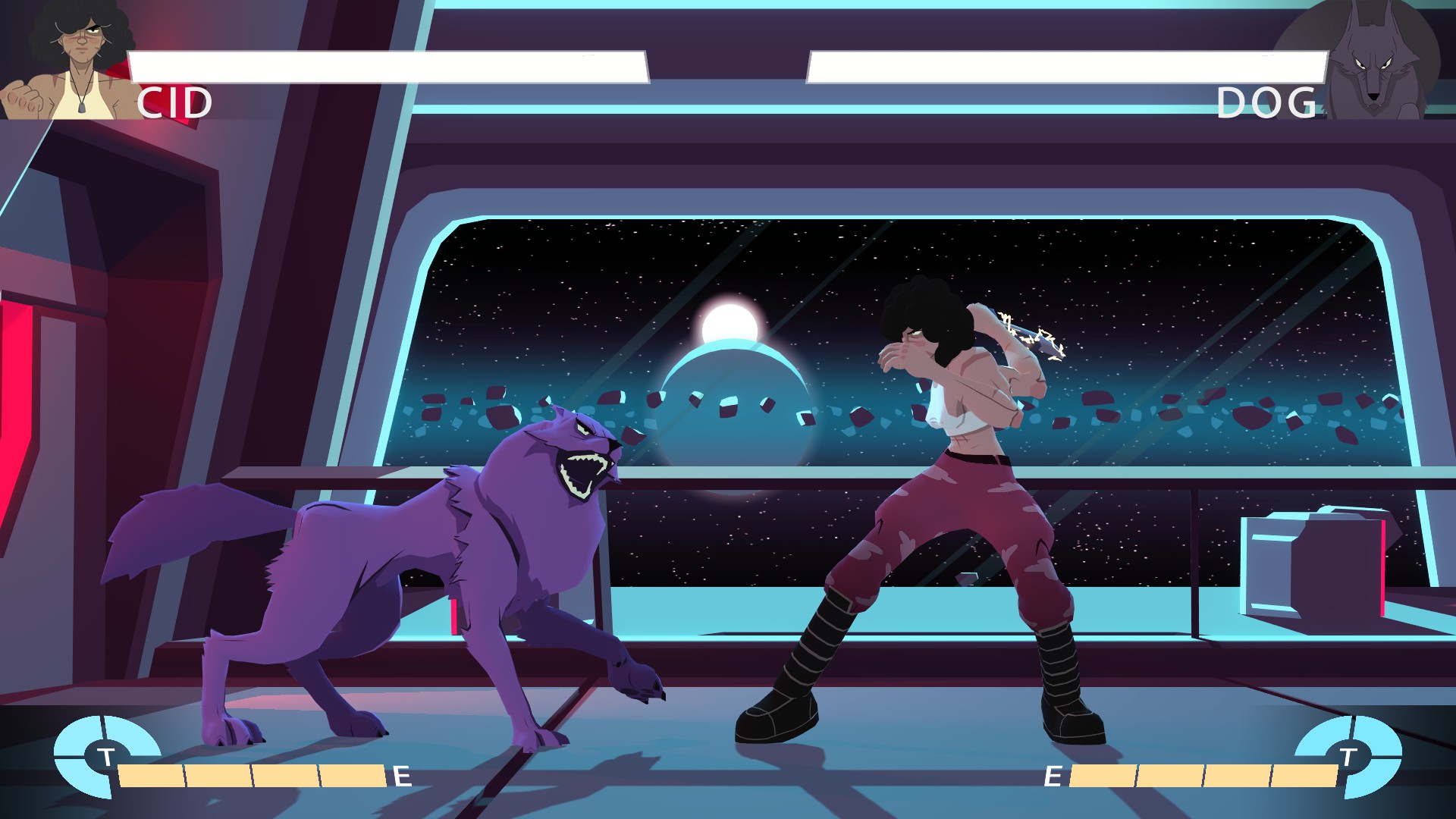This screenshot has height=819, width=1456.
Task: Click the T label inside the right gauge
Action: click(1348, 757)
